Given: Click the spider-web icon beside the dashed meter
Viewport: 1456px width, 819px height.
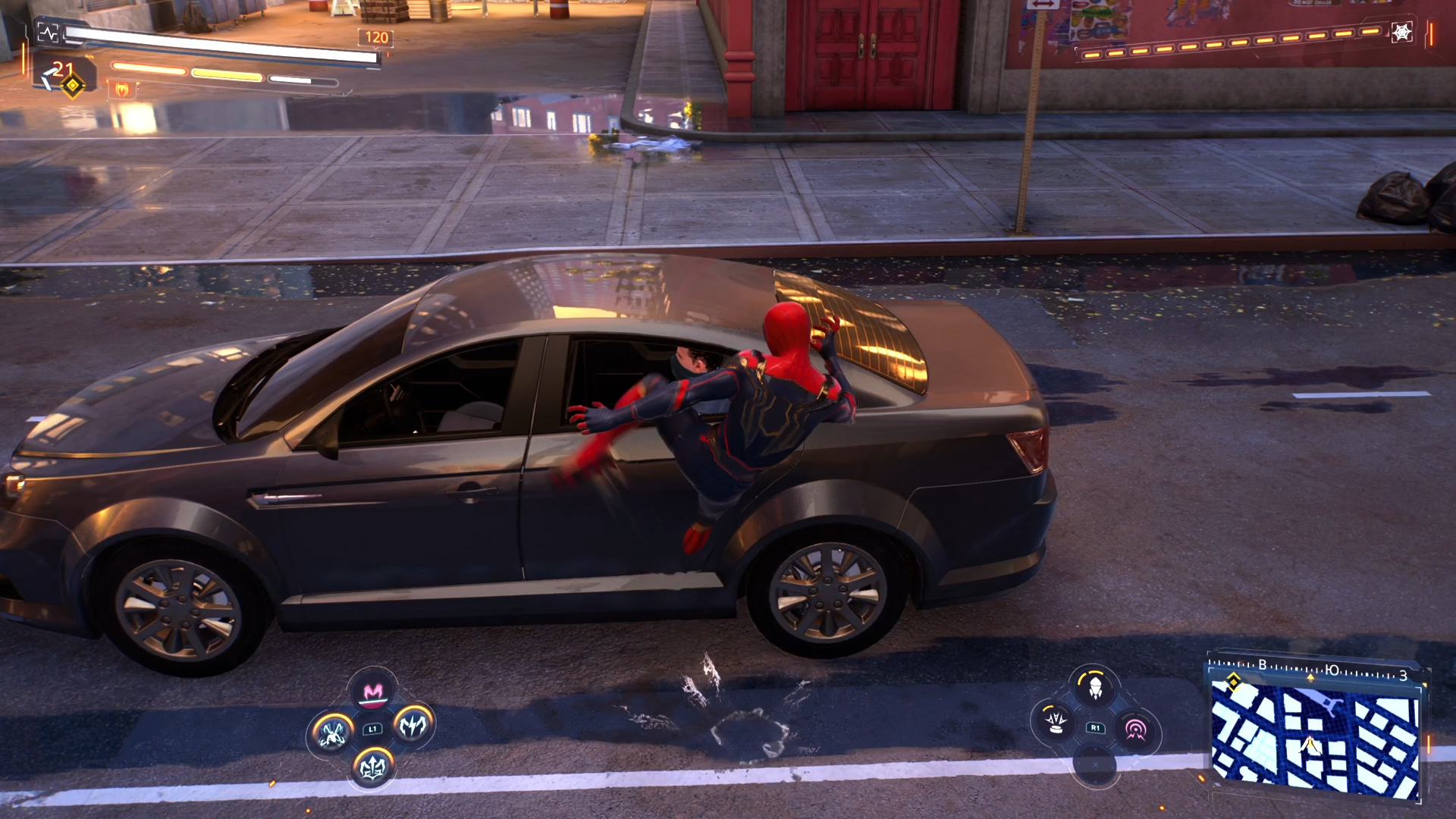Looking at the screenshot, I should pyautogui.click(x=1401, y=33).
